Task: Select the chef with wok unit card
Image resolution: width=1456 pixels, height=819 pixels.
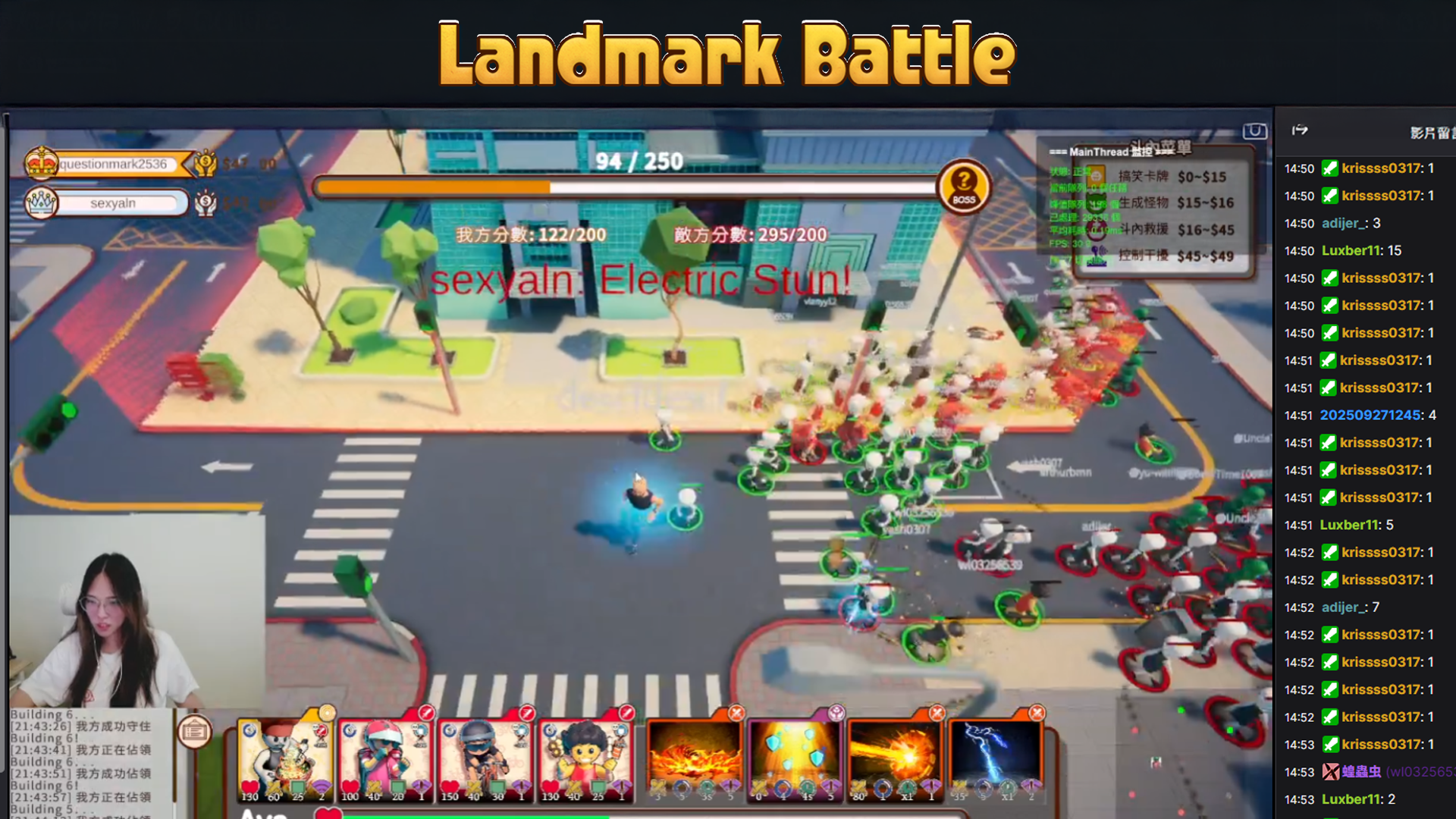Action: coord(285,759)
